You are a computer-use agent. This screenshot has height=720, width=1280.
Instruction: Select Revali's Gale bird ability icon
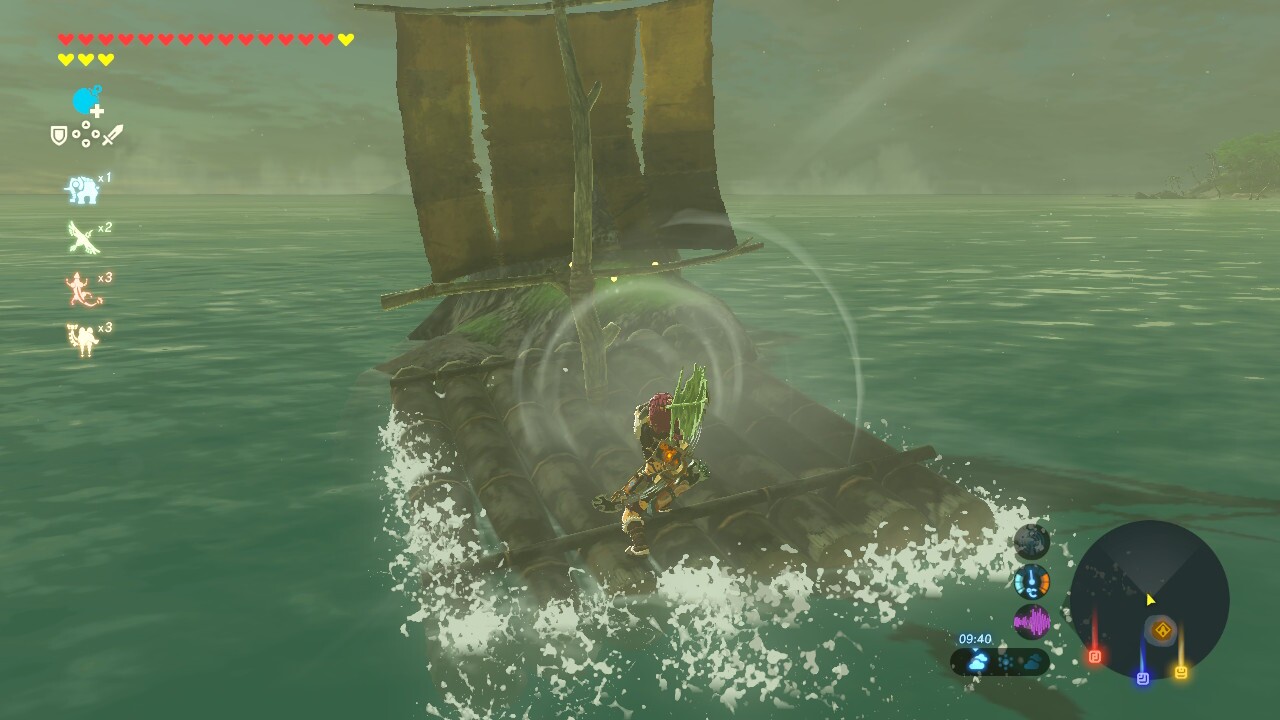click(82, 236)
